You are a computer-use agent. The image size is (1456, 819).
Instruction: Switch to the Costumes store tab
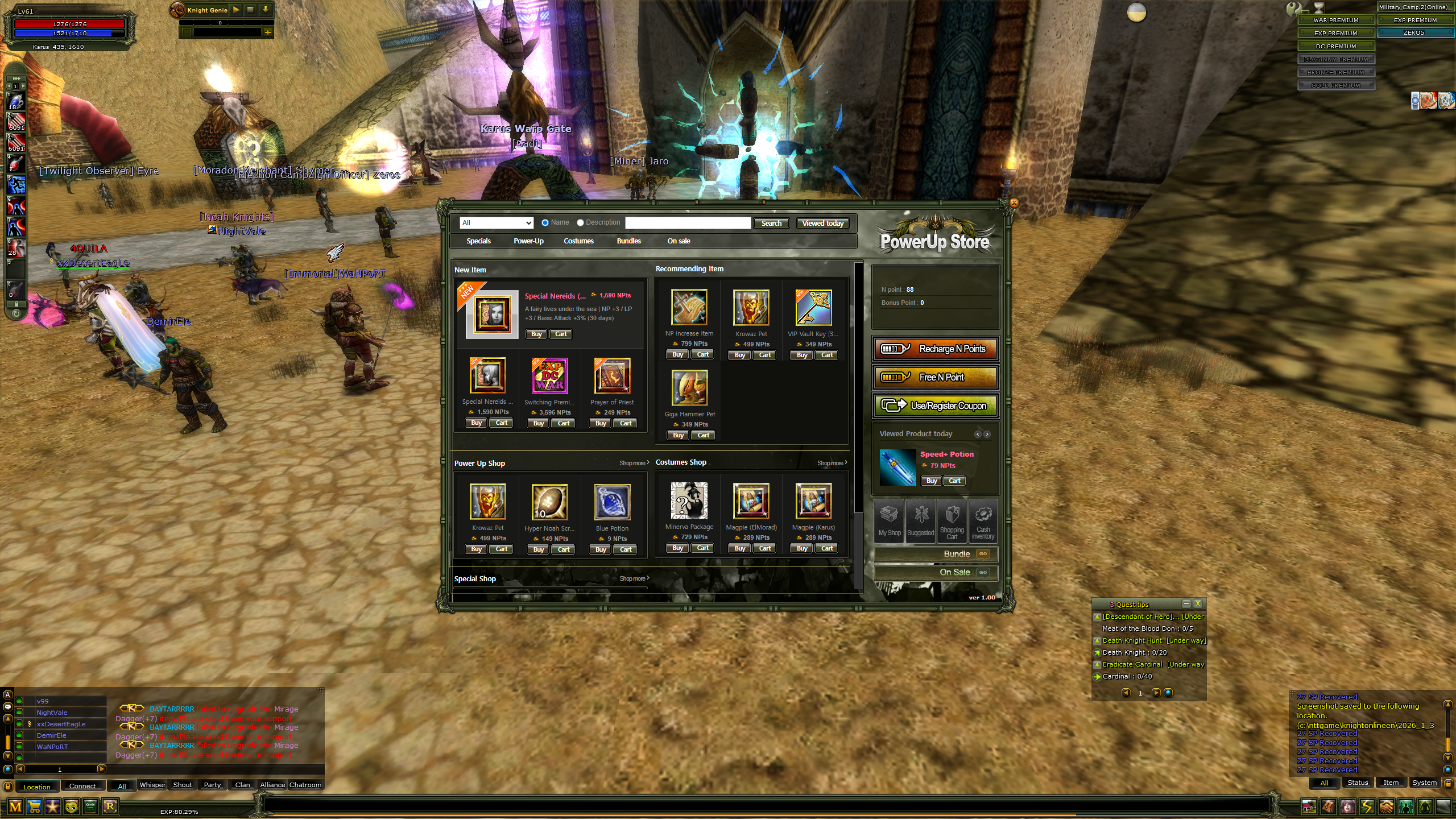[x=578, y=241]
